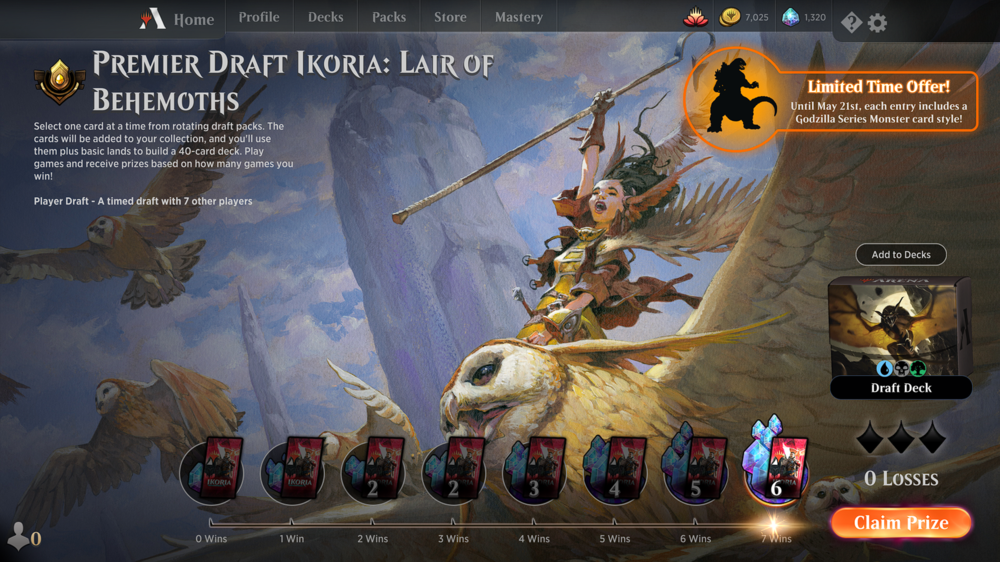Screen dimensions: 1000x562
Task: Inspect the 0 Wins reward
Action: coord(211,472)
